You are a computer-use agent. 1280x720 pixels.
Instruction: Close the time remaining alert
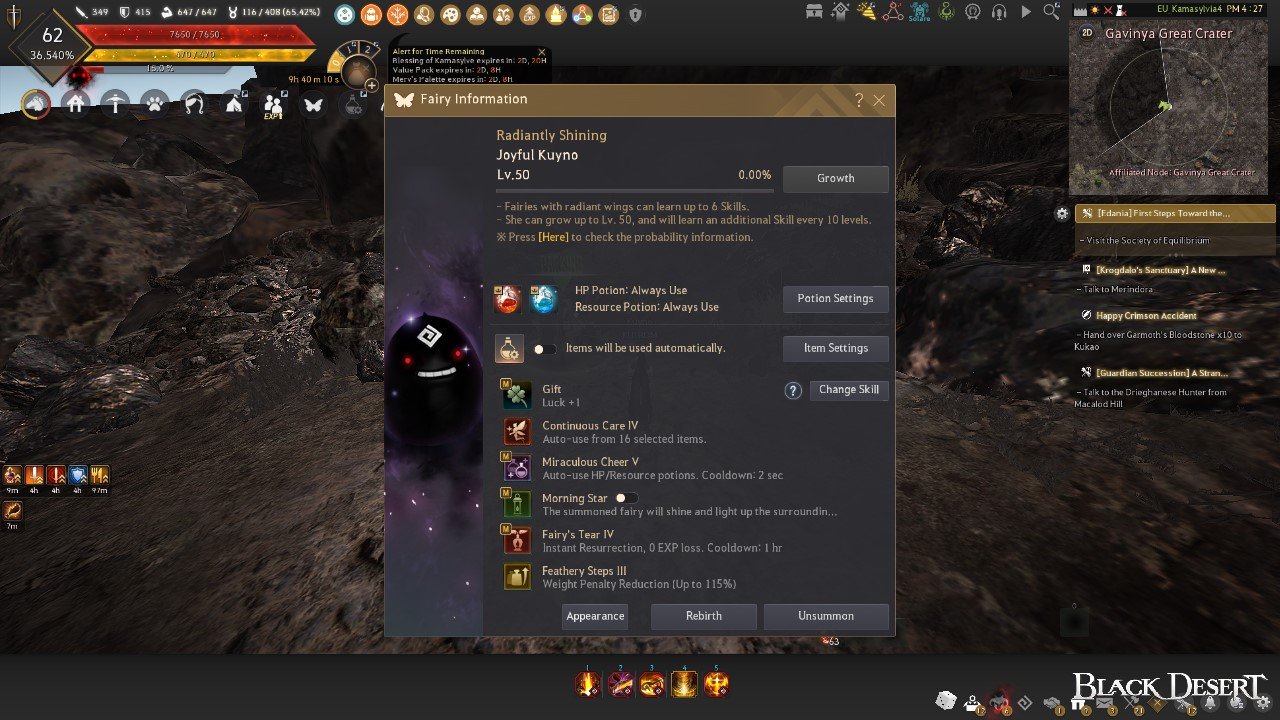(542, 52)
